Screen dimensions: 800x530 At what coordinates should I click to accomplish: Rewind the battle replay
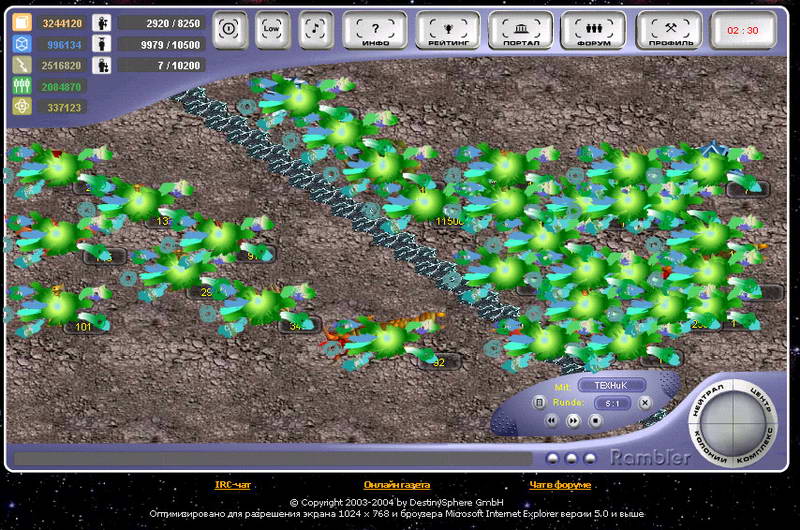pyautogui.click(x=551, y=421)
